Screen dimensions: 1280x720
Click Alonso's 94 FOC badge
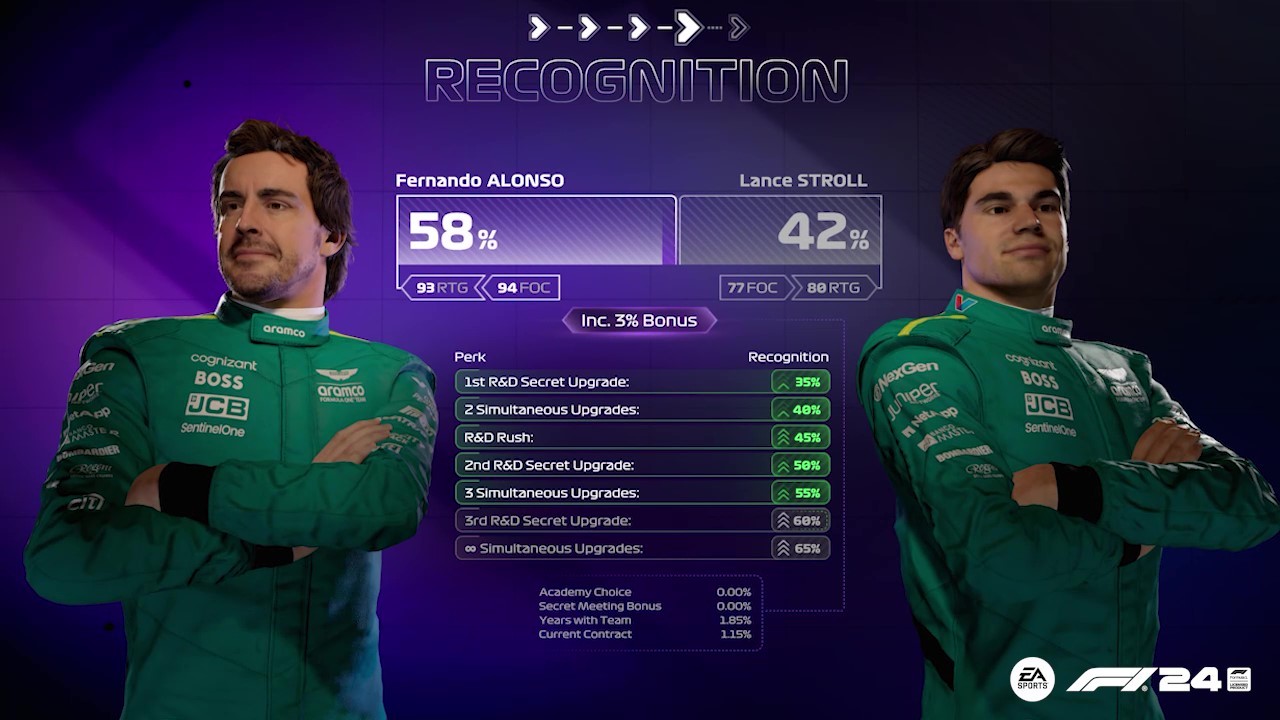coord(524,288)
